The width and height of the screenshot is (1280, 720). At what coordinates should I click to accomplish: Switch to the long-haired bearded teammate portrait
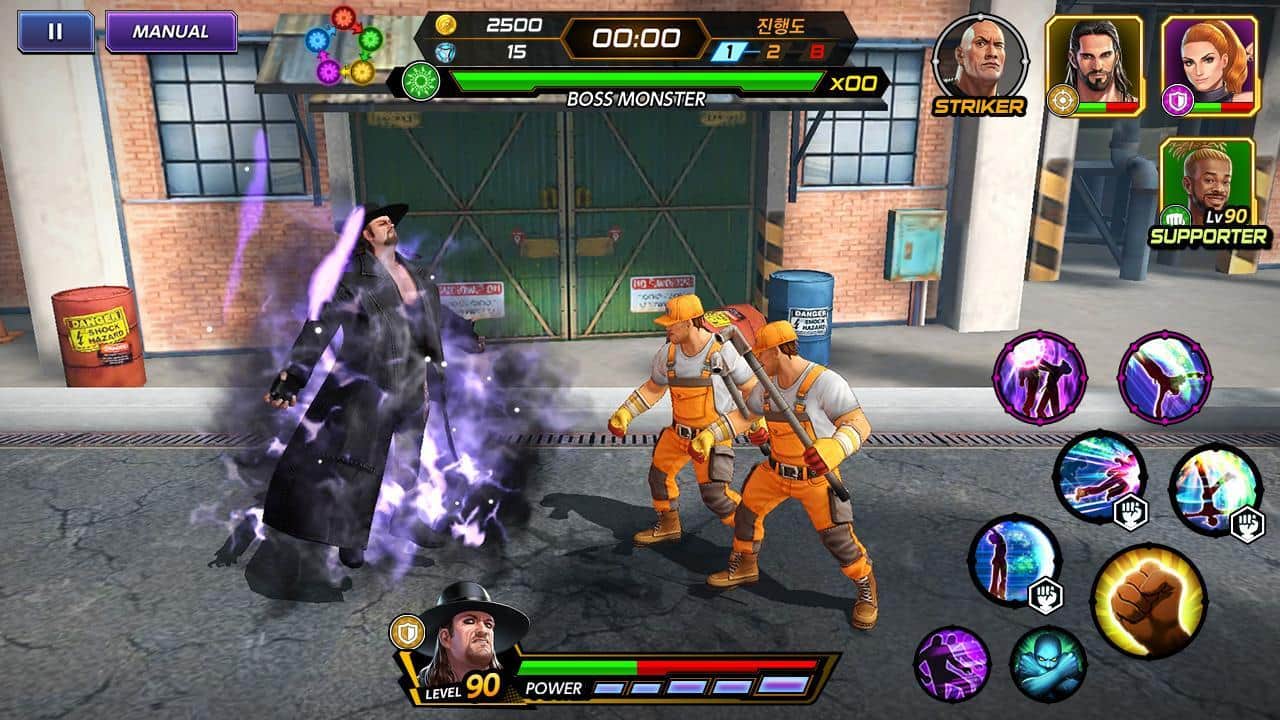(x=1094, y=64)
